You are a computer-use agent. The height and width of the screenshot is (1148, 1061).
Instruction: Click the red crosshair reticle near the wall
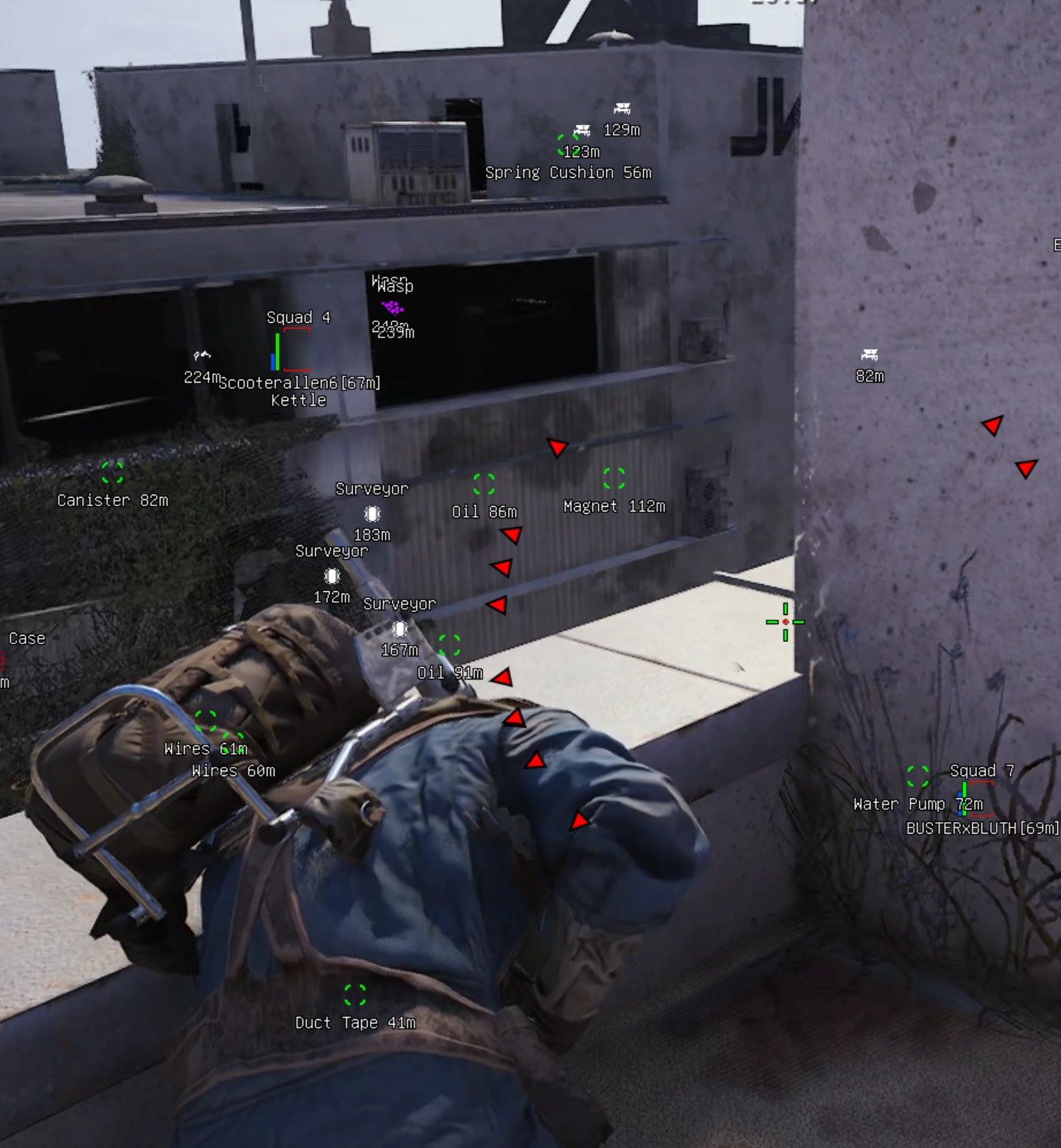[x=784, y=622]
